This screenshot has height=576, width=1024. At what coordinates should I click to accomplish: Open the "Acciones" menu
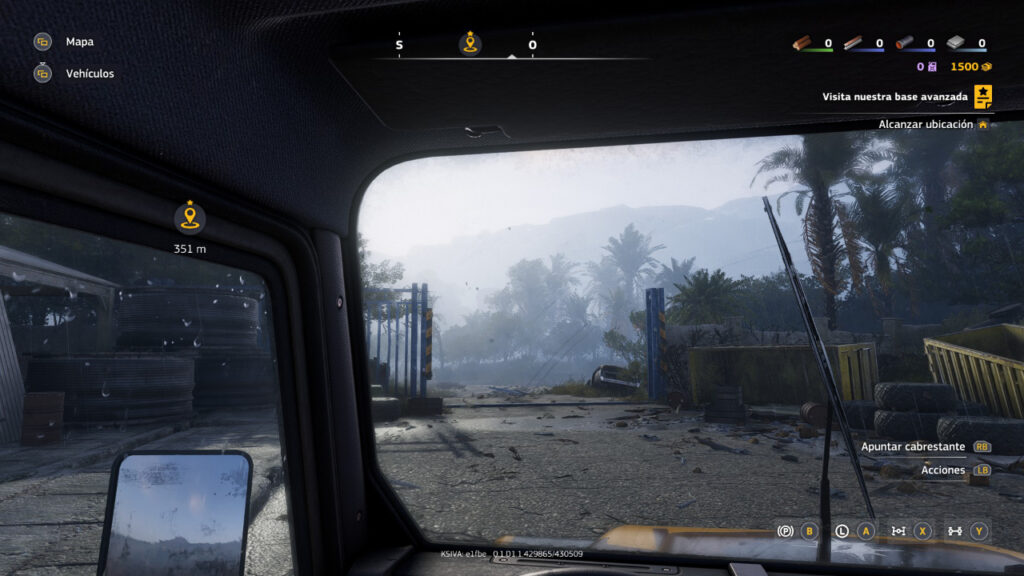point(943,470)
